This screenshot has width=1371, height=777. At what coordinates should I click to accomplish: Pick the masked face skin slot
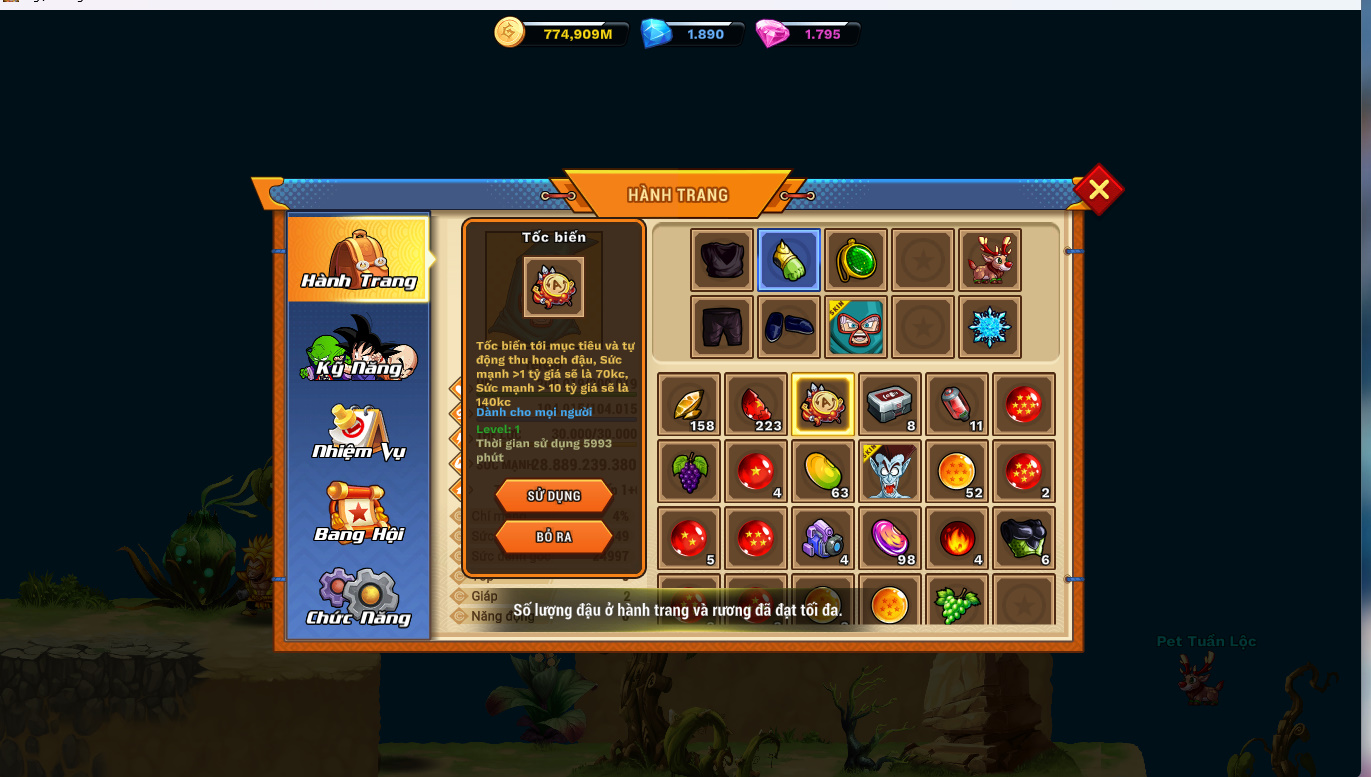point(856,327)
